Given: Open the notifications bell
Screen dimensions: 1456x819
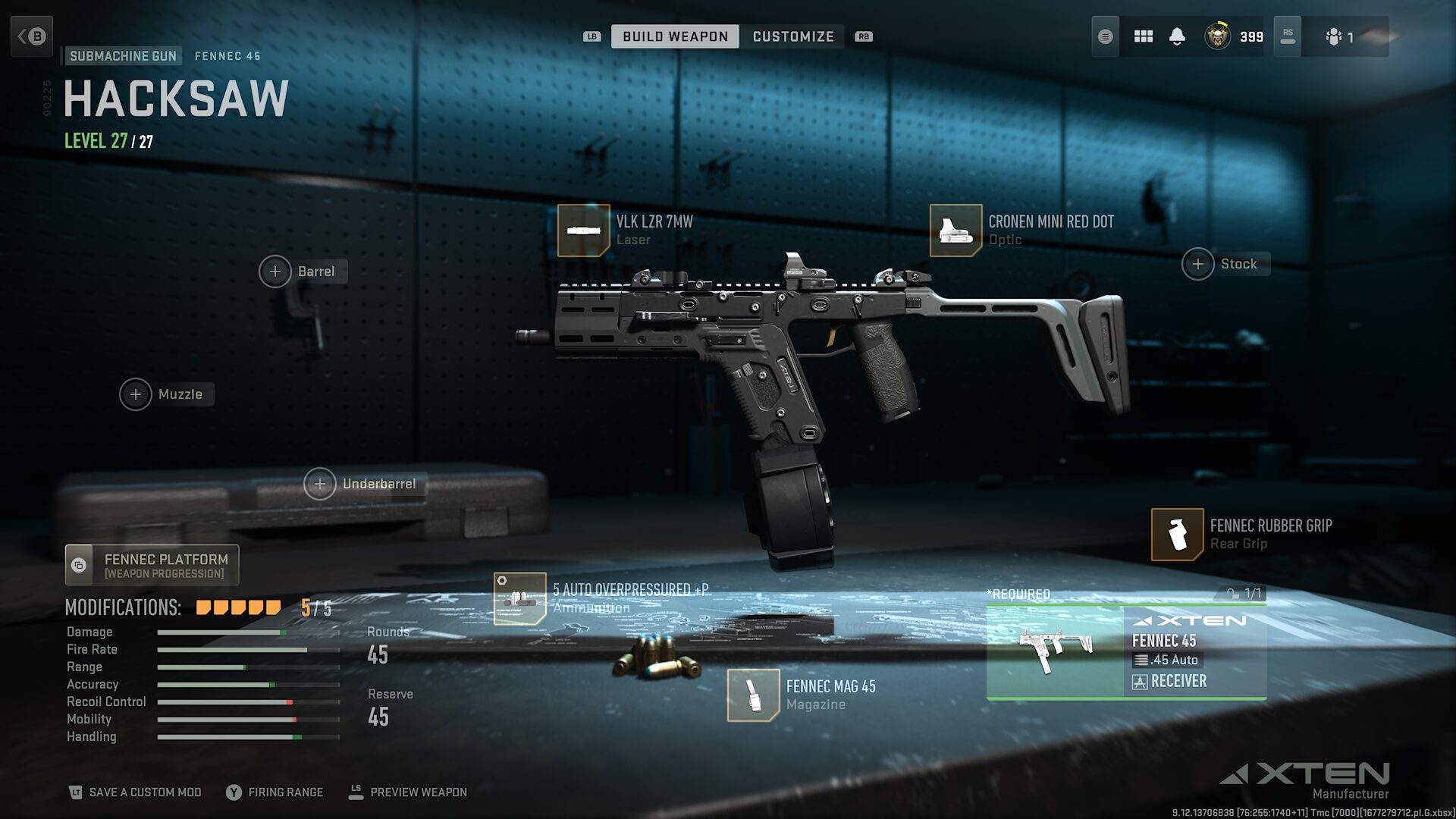Looking at the screenshot, I should 1177,36.
